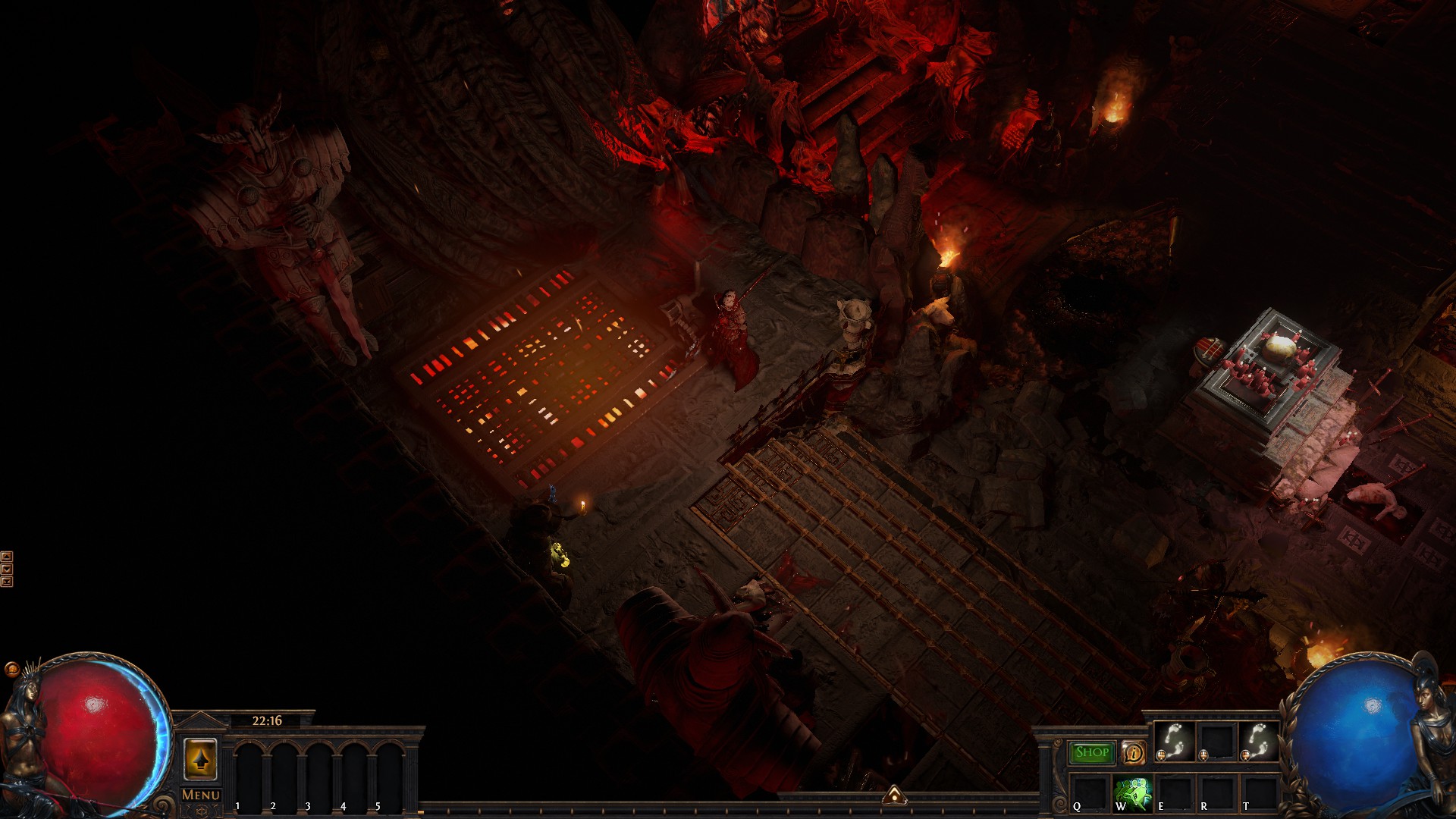1456x819 pixels.
Task: Click the level-up arrow icon above Menu
Action: 202,760
